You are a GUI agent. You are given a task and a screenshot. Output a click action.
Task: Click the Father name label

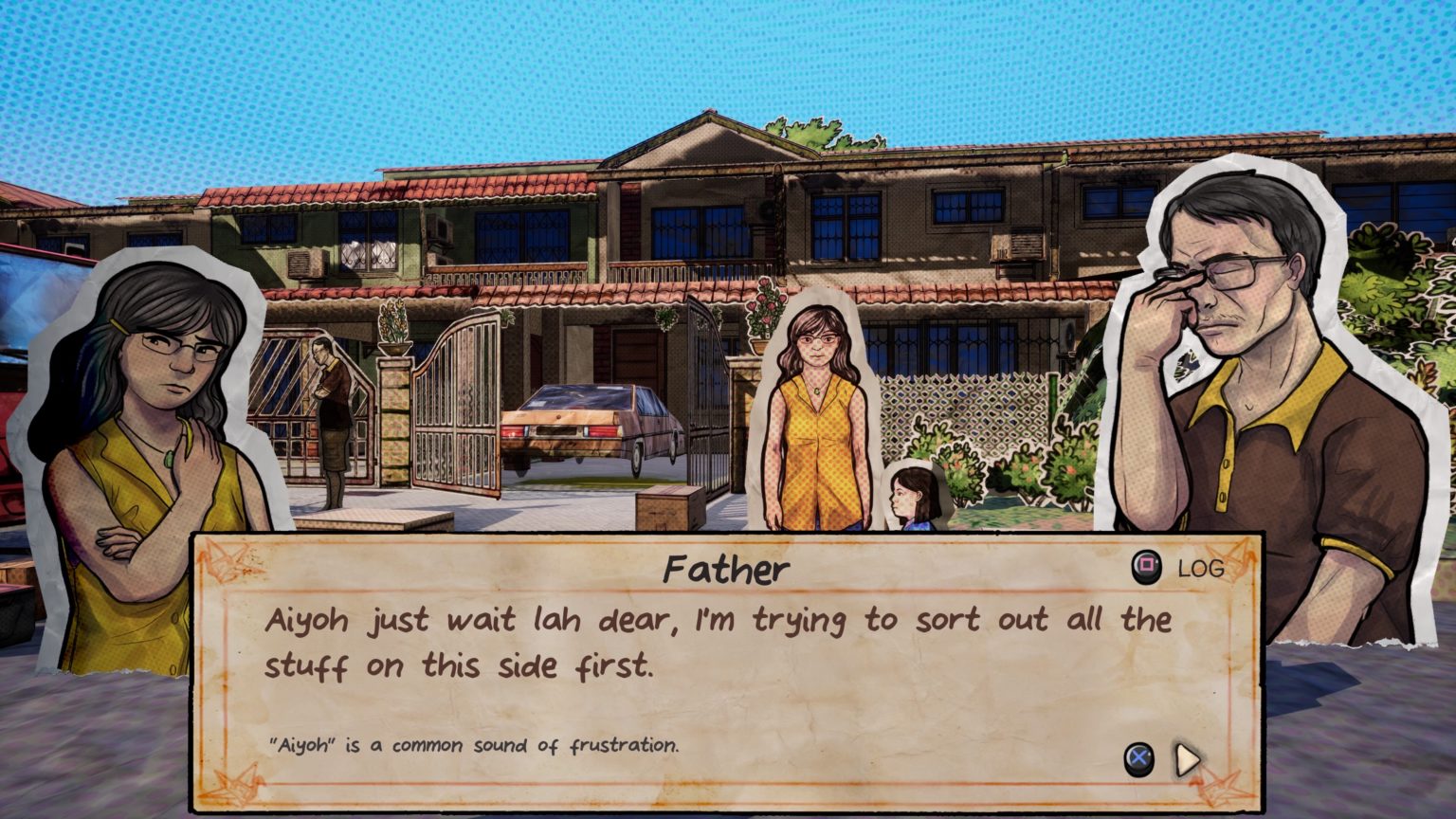[x=729, y=569]
